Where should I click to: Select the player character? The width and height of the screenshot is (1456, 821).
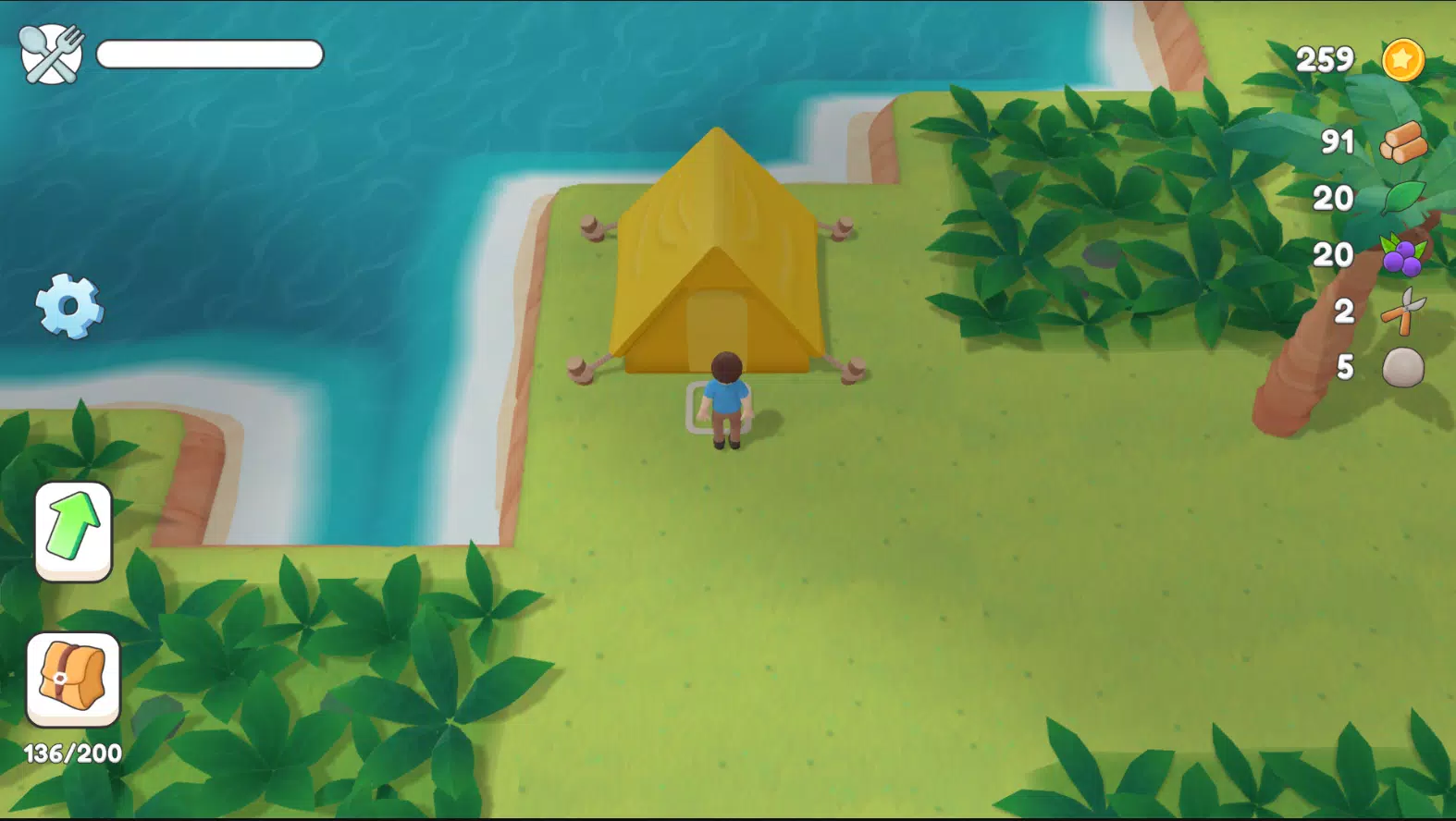[726, 398]
